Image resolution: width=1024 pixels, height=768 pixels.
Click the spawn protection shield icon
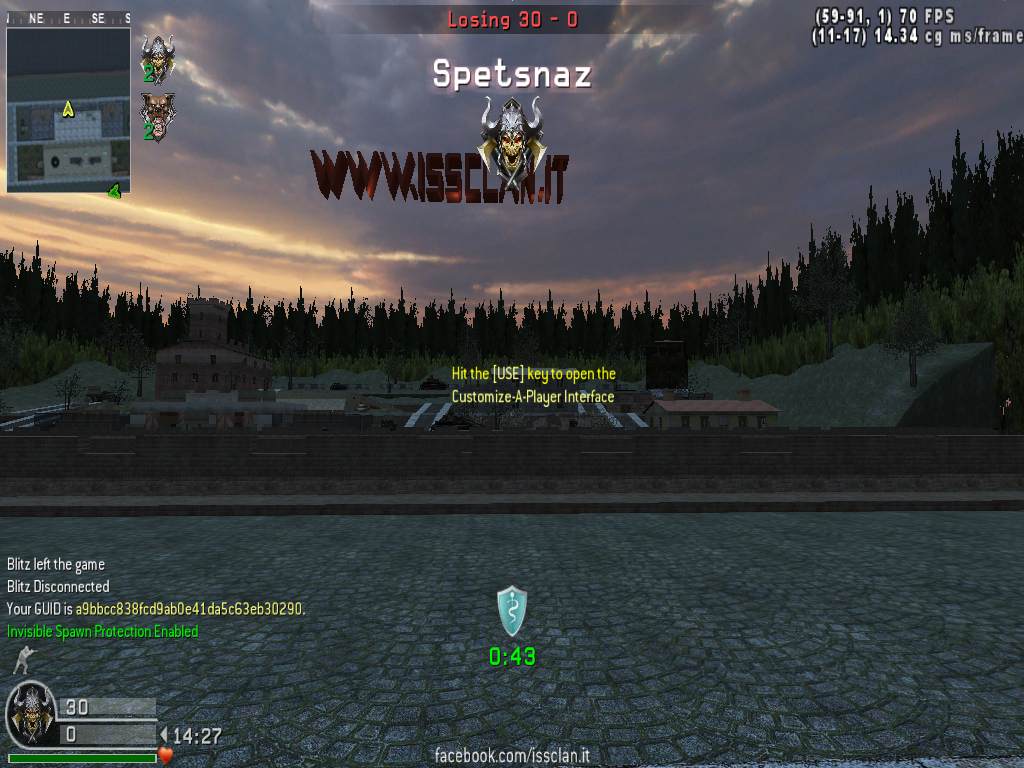(x=511, y=610)
